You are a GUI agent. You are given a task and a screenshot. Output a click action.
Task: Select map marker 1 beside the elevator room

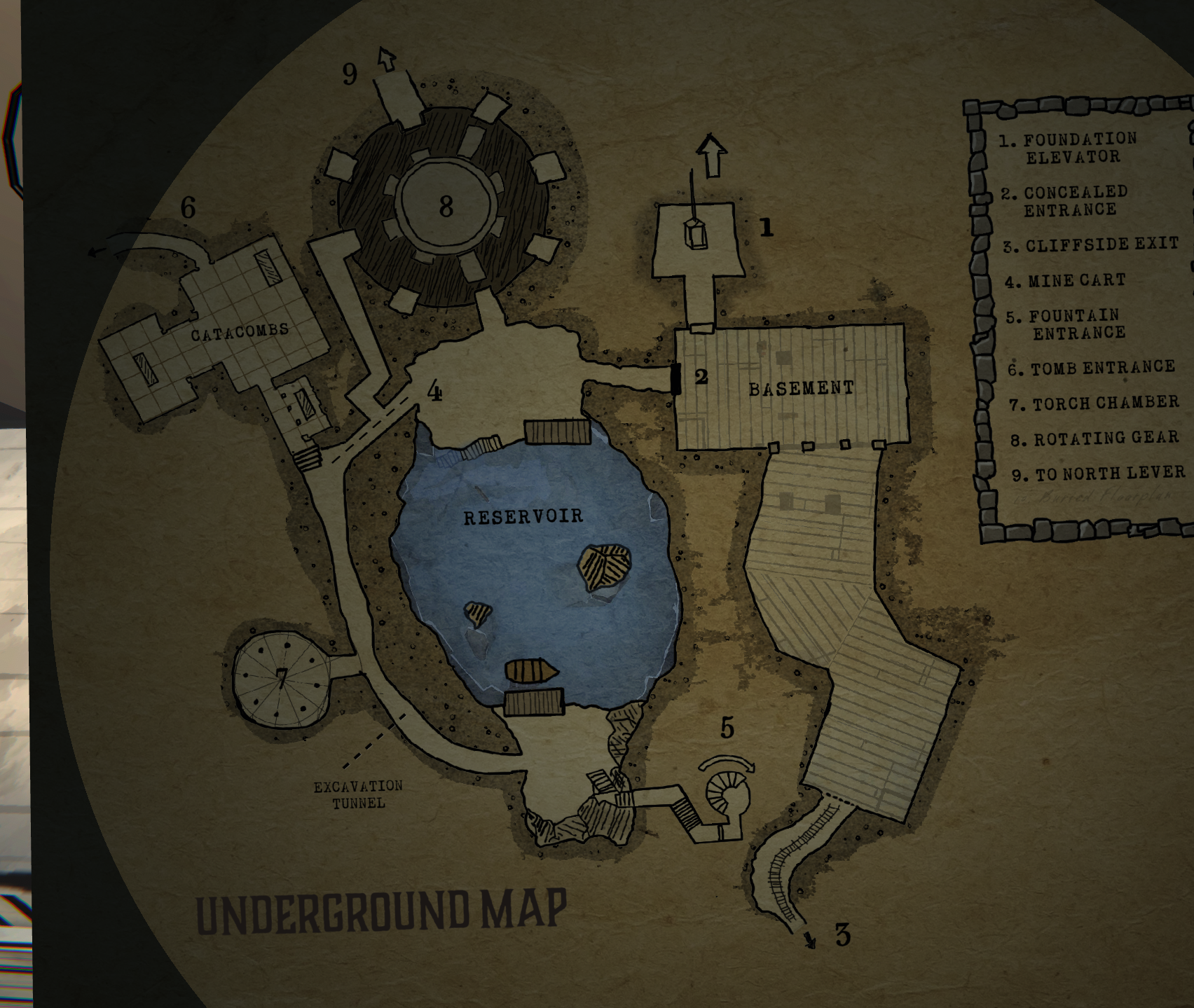(767, 227)
